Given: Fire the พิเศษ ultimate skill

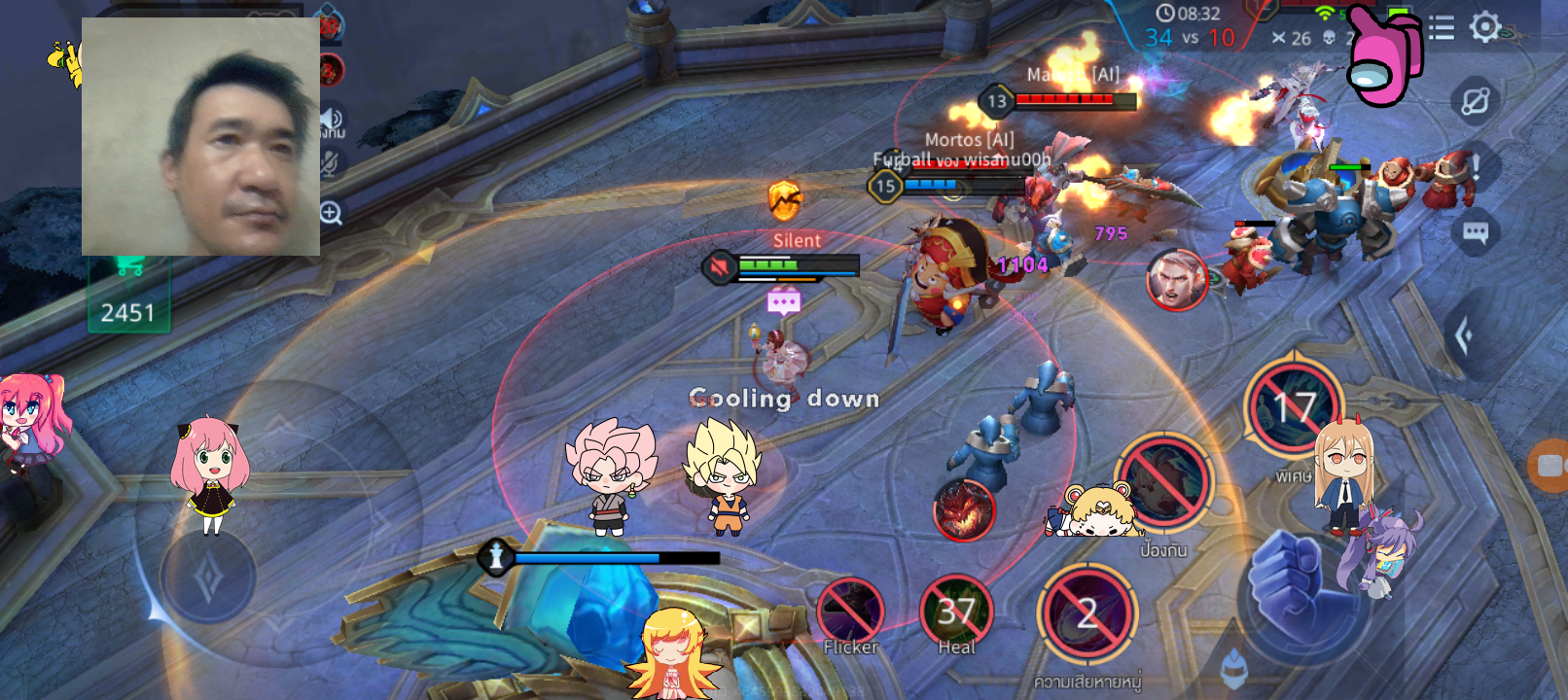Looking at the screenshot, I should coord(1294,408).
